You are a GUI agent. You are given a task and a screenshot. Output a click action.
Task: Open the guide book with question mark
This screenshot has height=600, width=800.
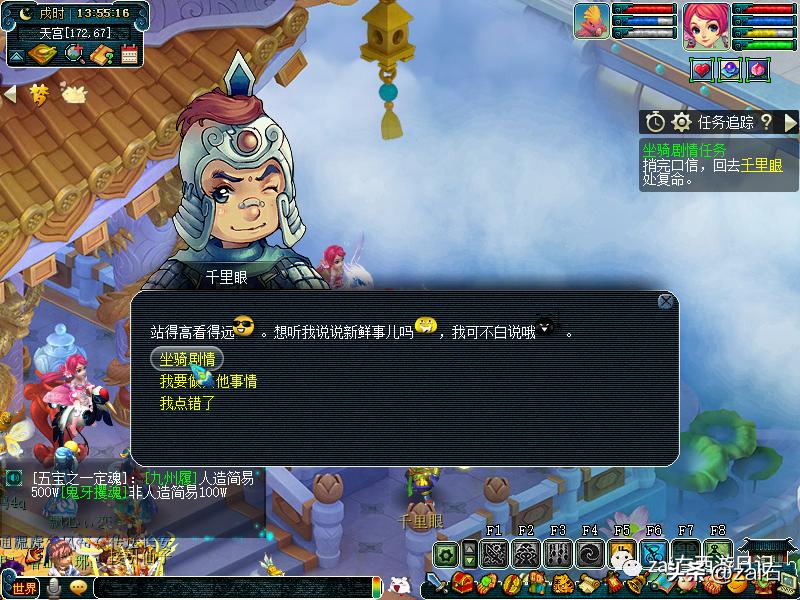(x=101, y=54)
